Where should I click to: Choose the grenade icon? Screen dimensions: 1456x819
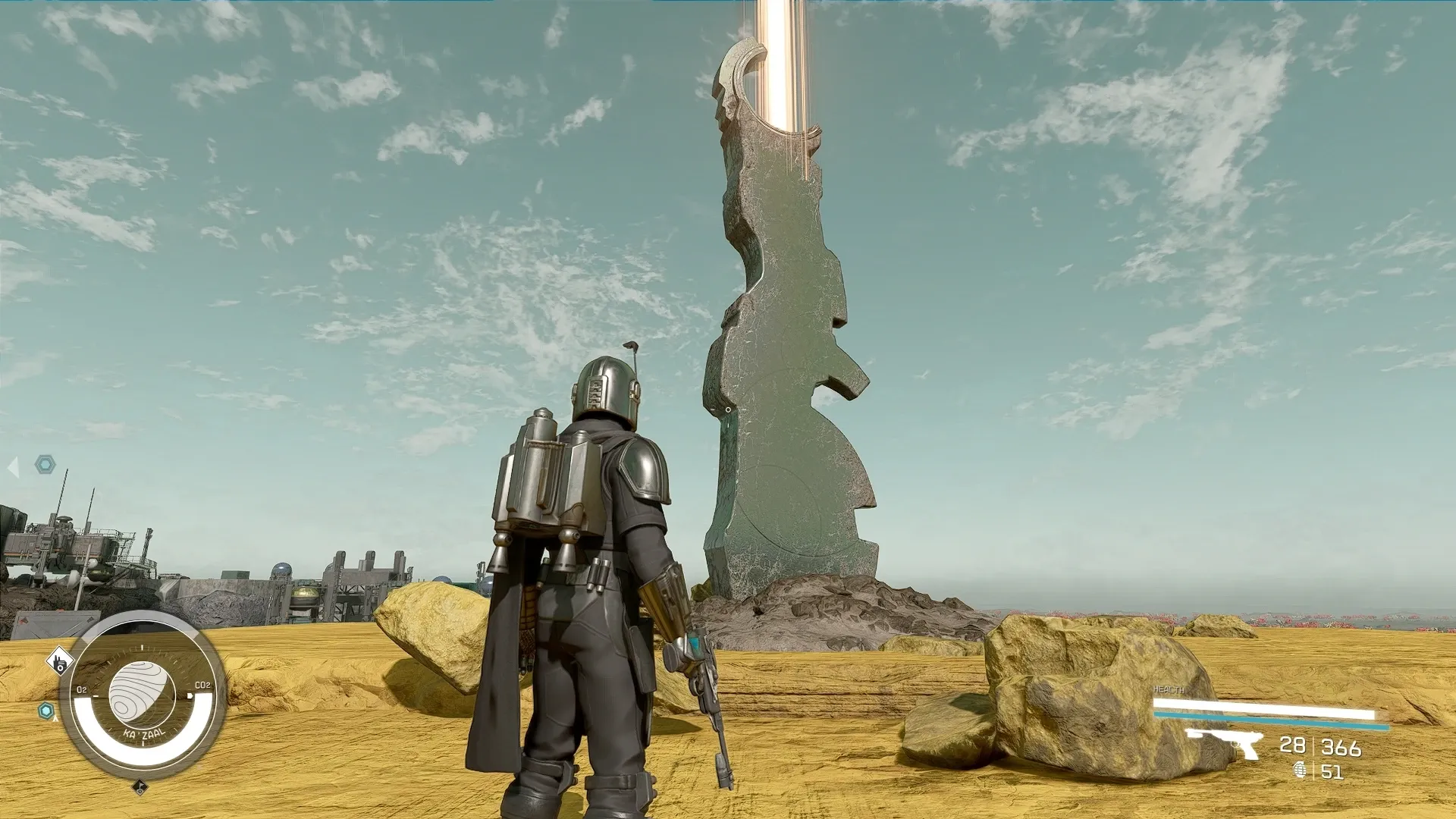point(1300,771)
